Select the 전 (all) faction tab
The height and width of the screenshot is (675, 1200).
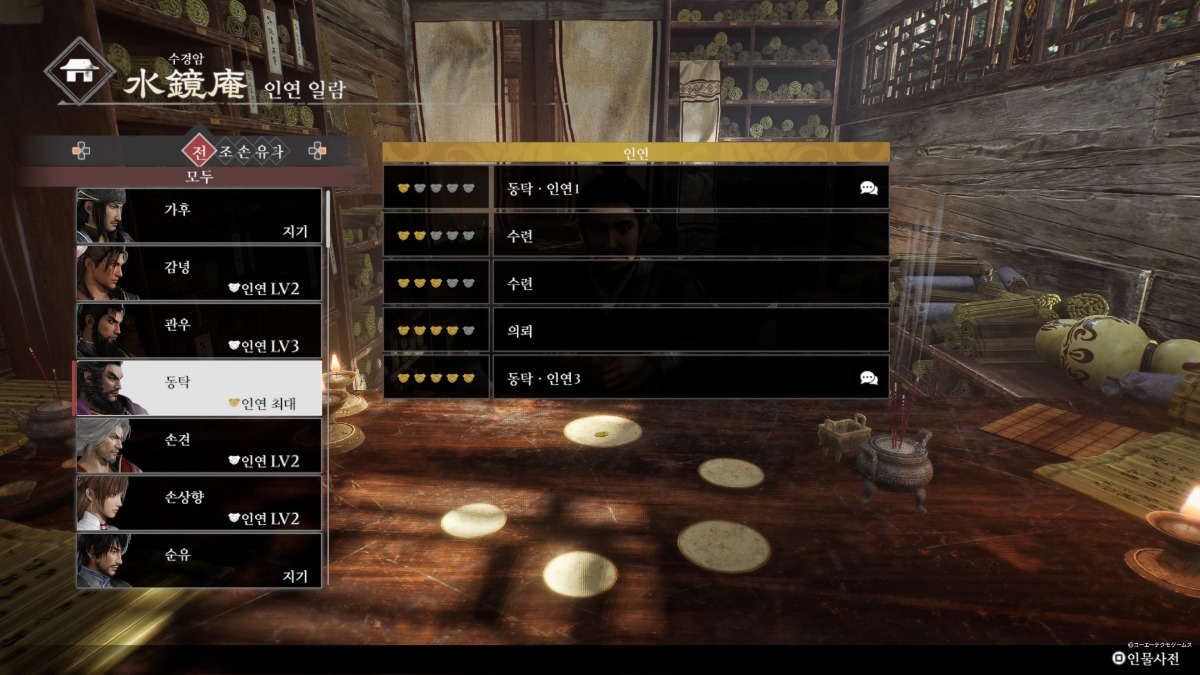pos(199,152)
